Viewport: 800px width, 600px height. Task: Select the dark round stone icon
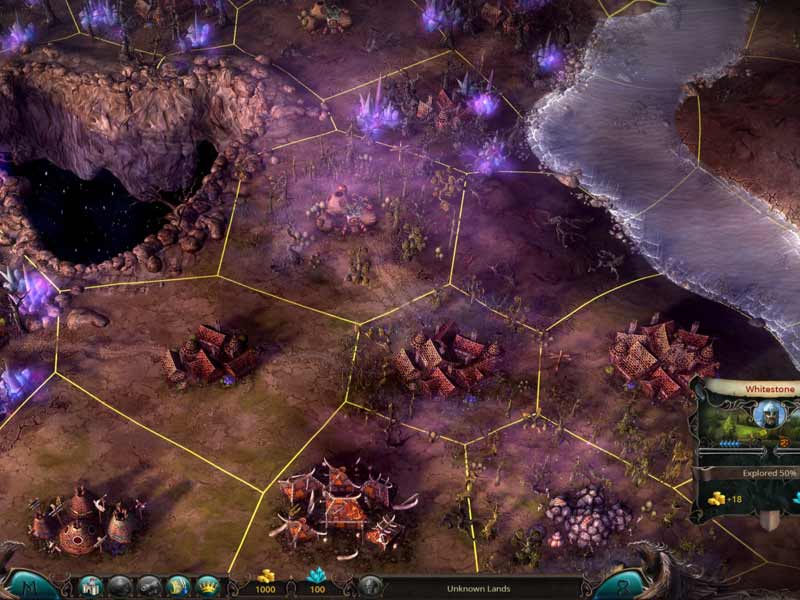pyautogui.click(x=120, y=586)
